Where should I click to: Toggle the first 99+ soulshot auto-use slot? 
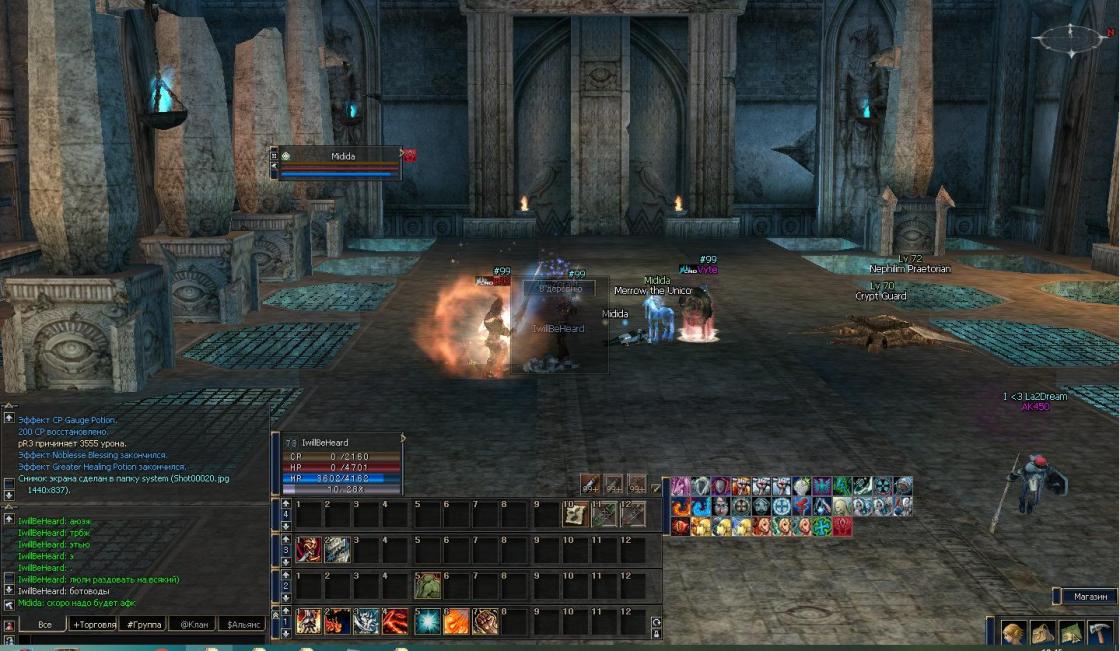pos(591,485)
